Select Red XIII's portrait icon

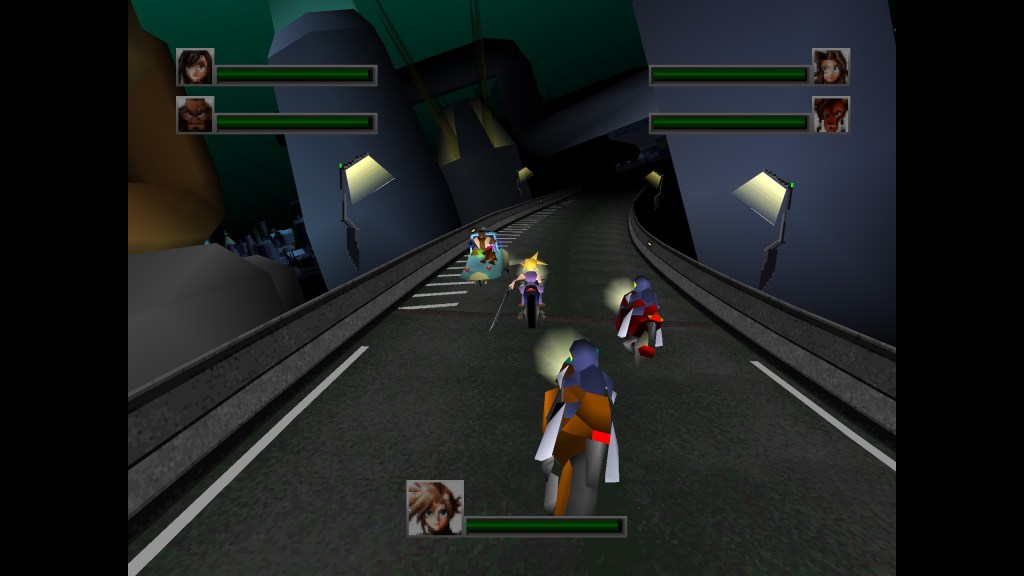click(x=831, y=115)
